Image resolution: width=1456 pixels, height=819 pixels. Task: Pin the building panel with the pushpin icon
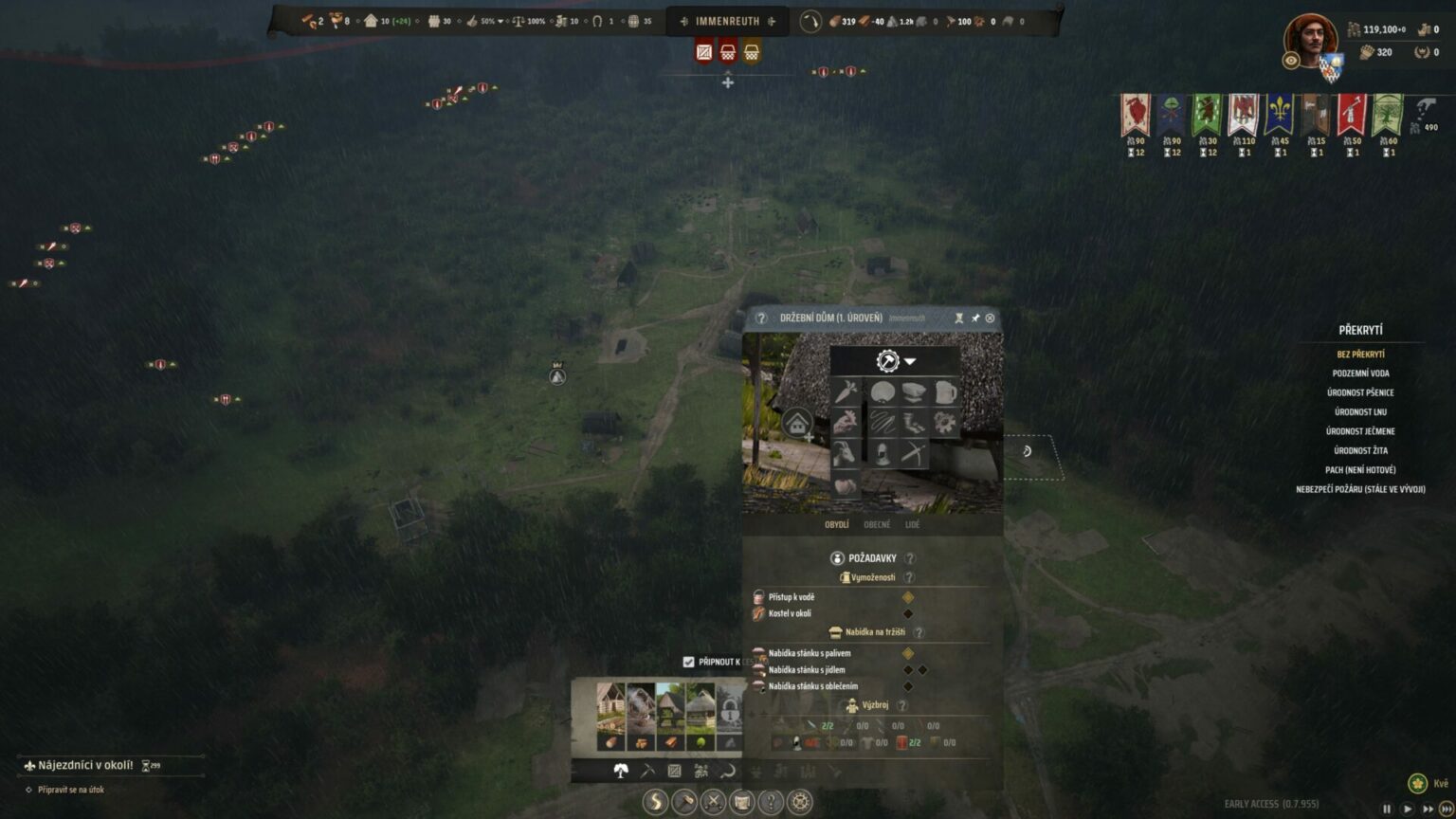[974, 318]
